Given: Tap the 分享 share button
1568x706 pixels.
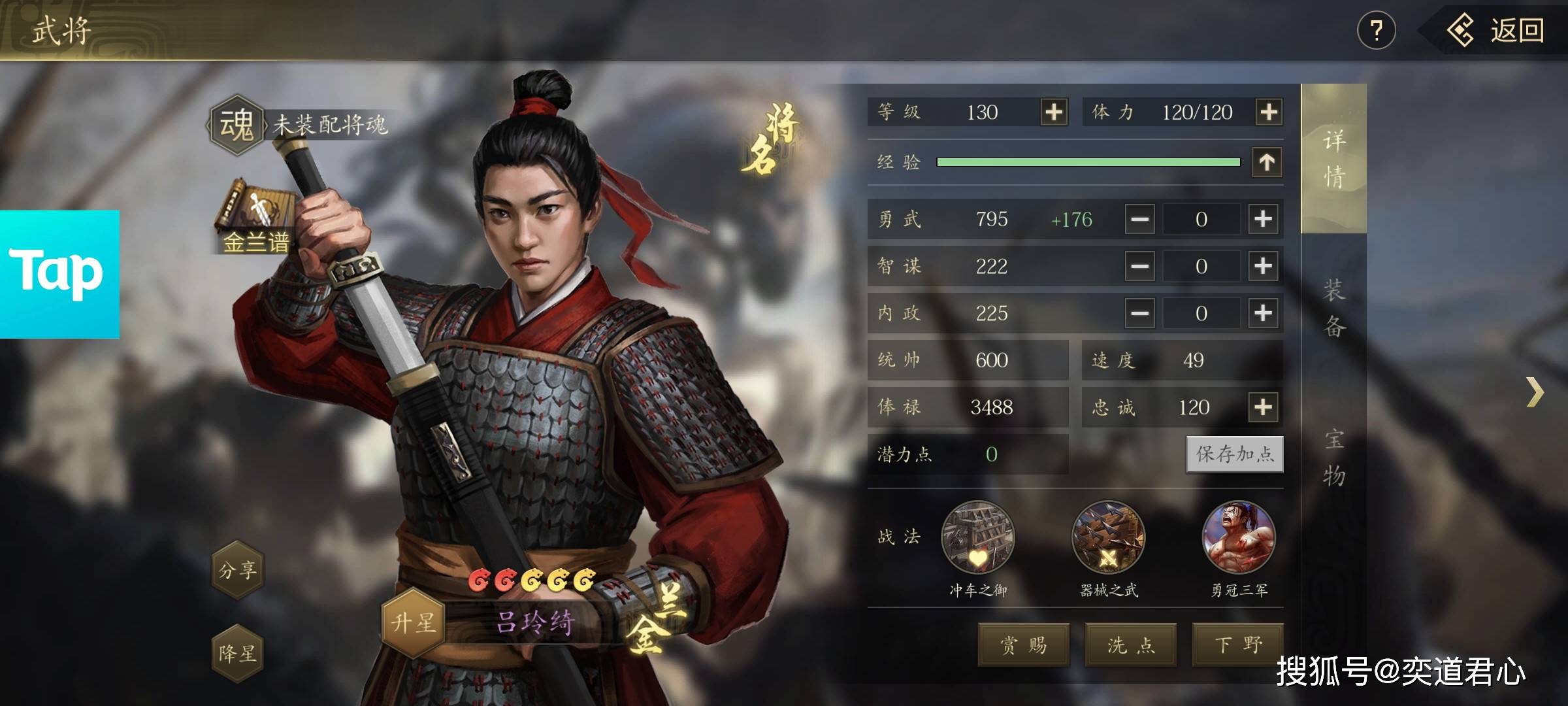Looking at the screenshot, I should (x=238, y=570).
